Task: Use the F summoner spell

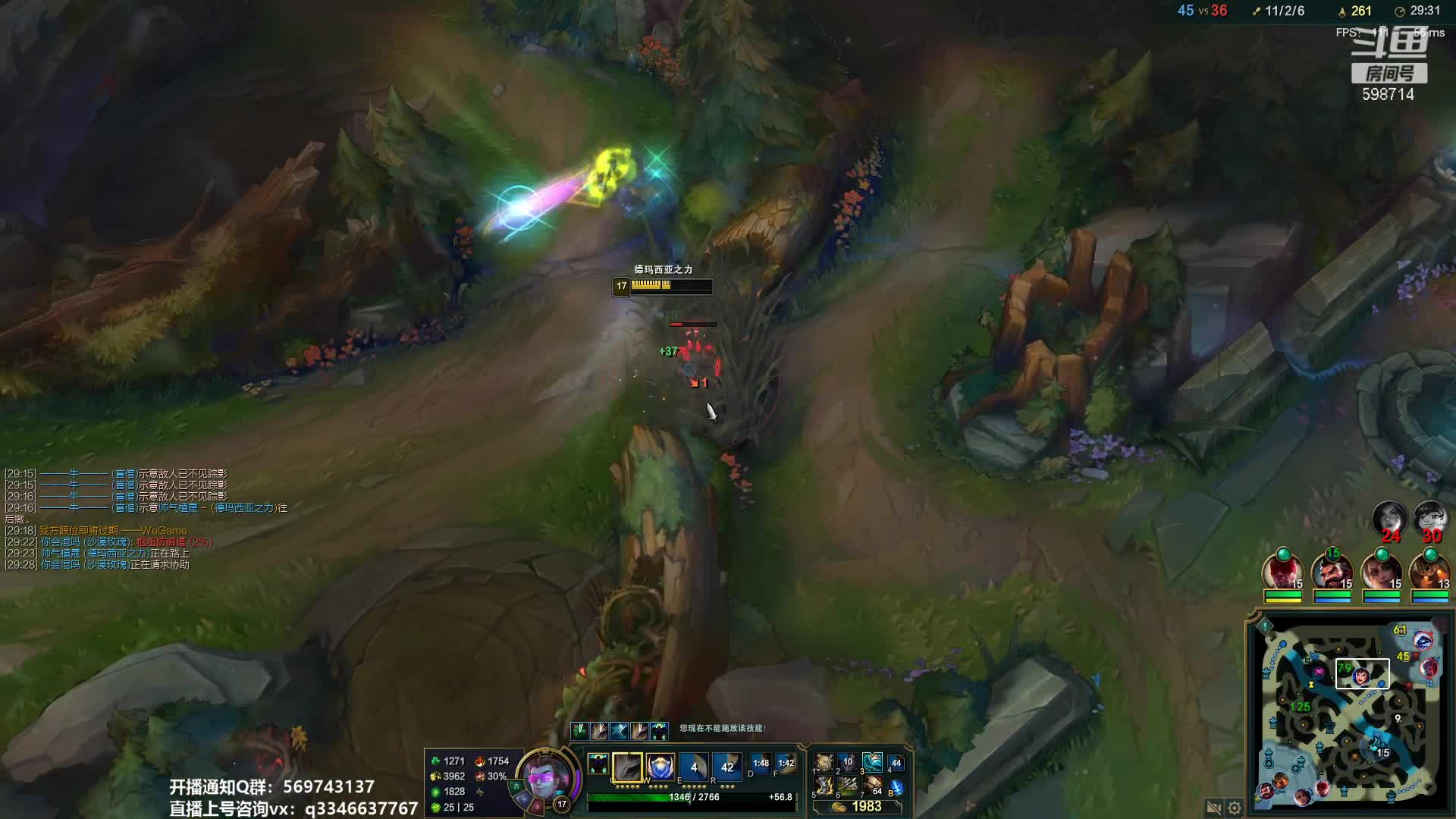Action: pos(786,764)
